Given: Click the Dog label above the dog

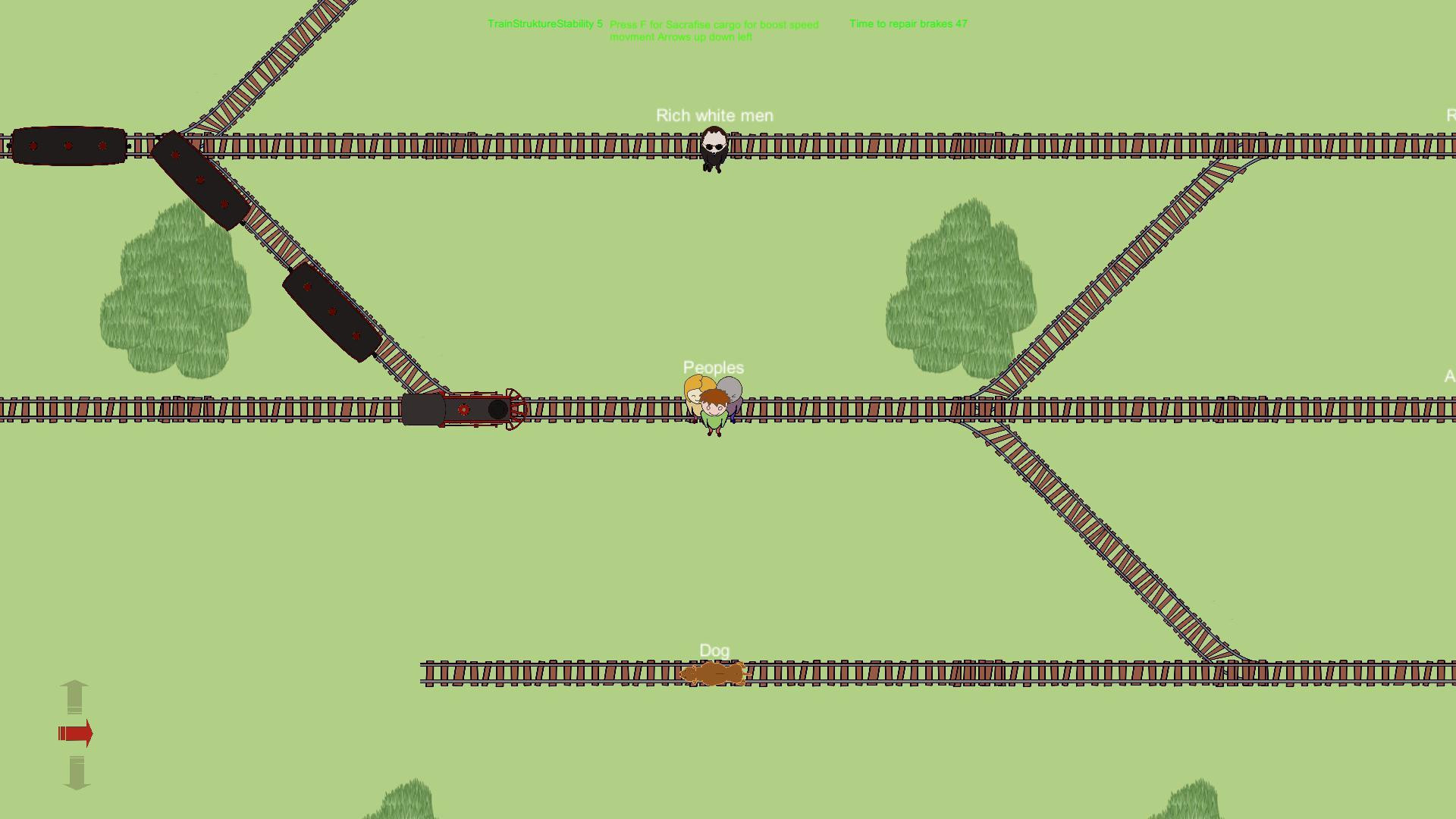Looking at the screenshot, I should (714, 650).
